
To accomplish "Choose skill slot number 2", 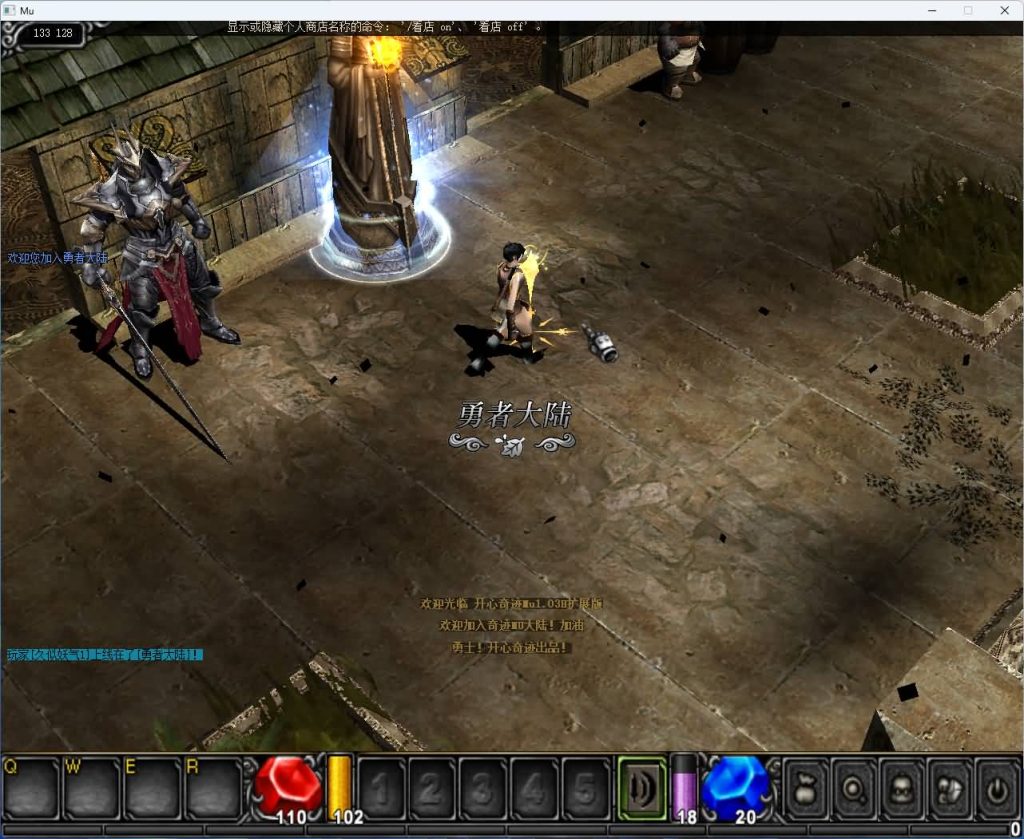I will pos(432,788).
